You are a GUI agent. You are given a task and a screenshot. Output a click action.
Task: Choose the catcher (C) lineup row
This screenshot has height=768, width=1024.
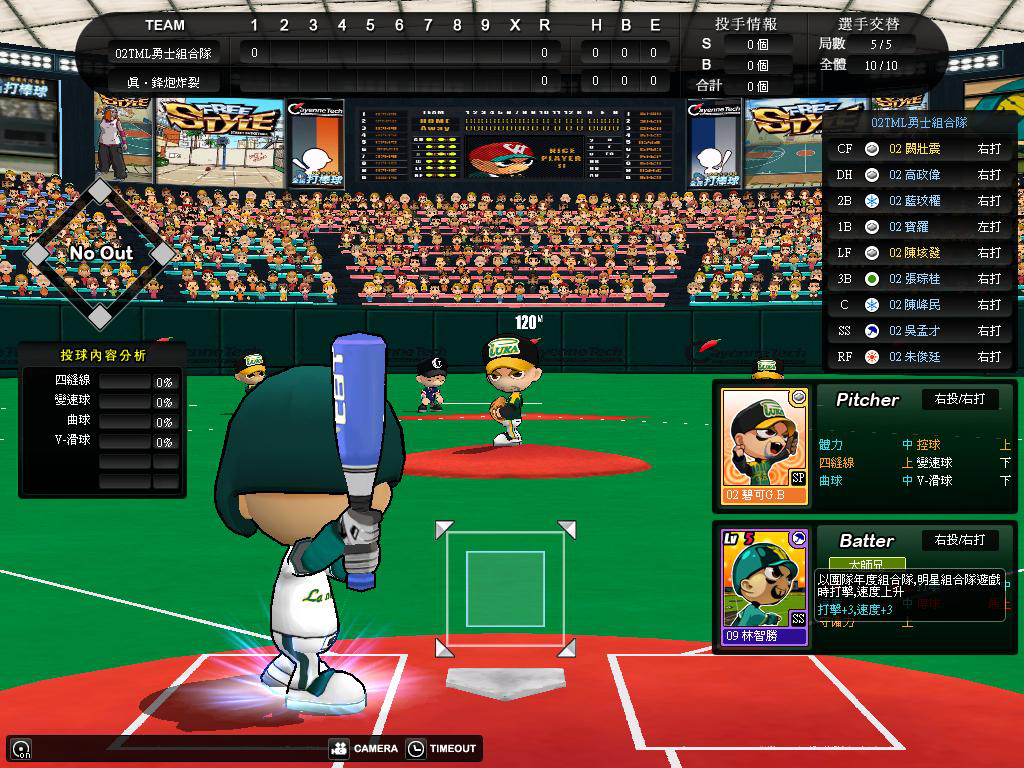[x=918, y=305]
